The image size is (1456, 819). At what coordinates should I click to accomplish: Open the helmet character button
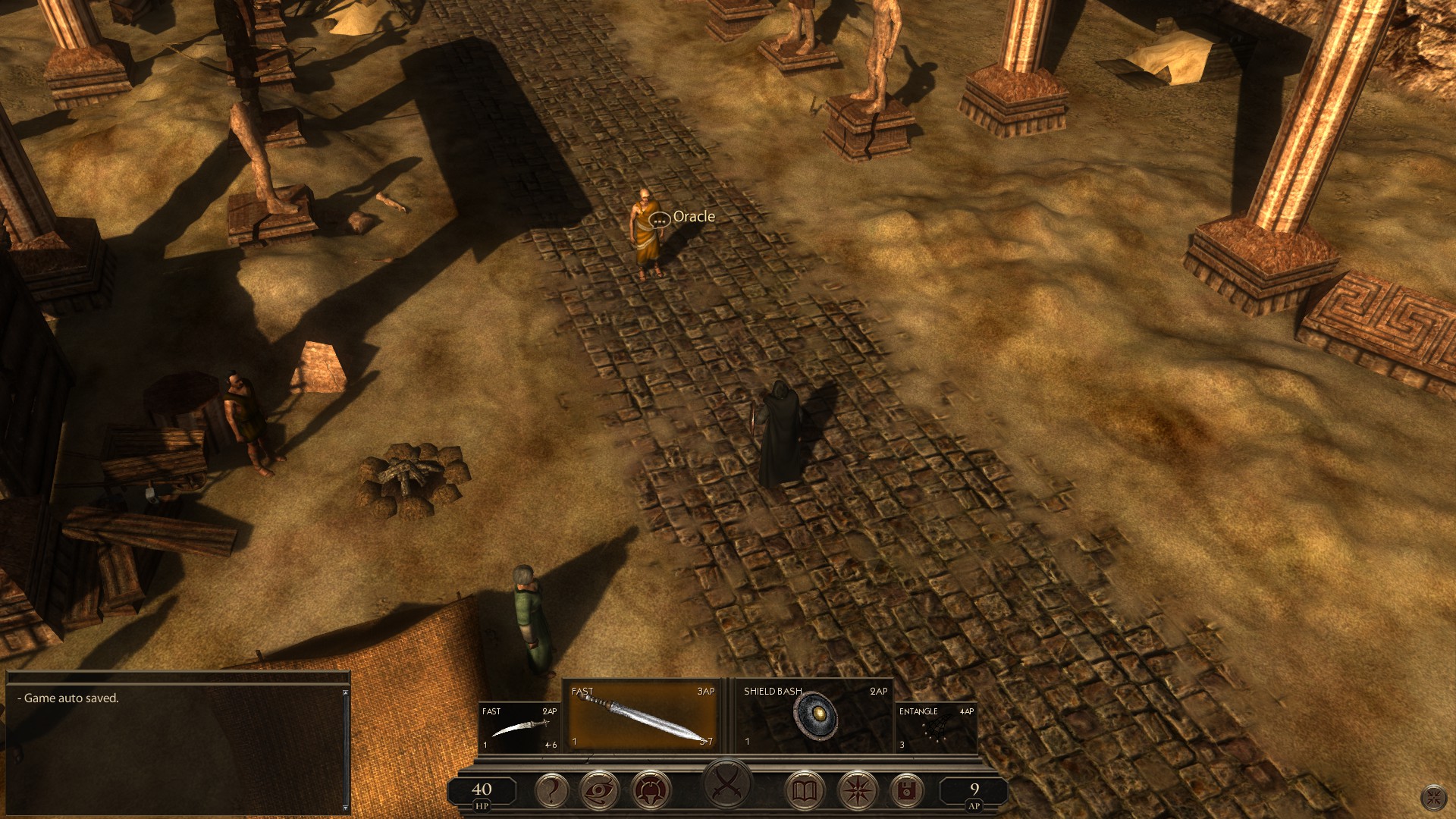tap(651, 791)
